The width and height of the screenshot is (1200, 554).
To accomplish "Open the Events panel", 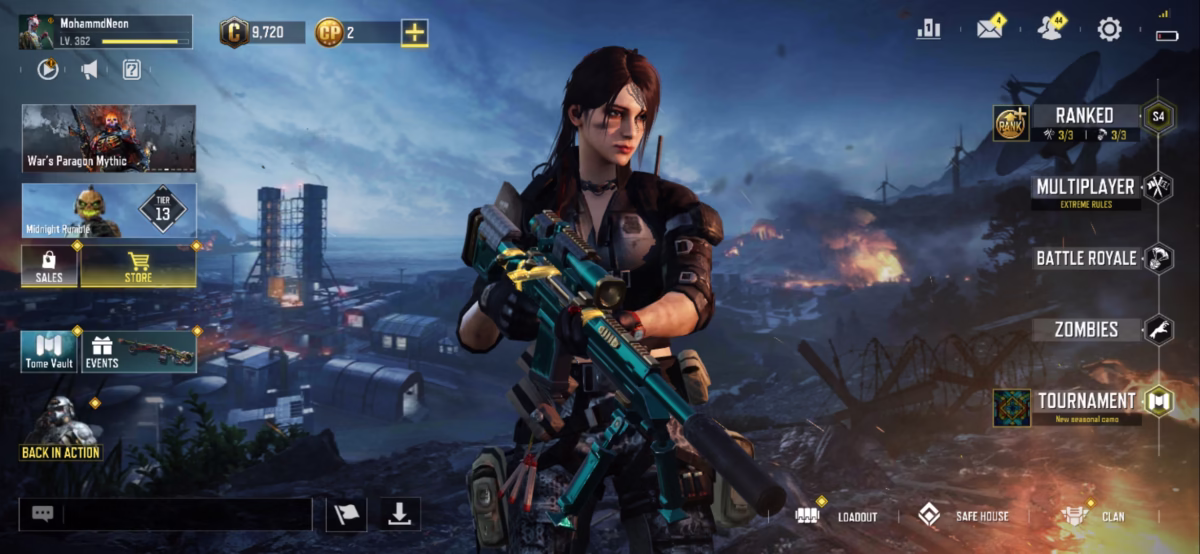I will click(x=138, y=352).
